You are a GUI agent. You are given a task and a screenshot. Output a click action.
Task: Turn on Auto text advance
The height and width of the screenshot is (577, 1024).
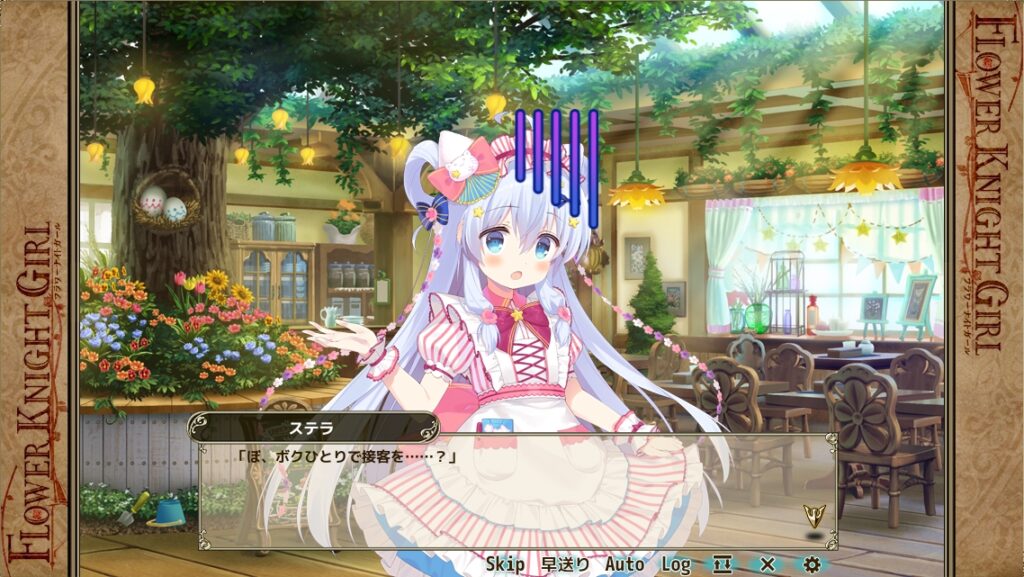coord(625,565)
